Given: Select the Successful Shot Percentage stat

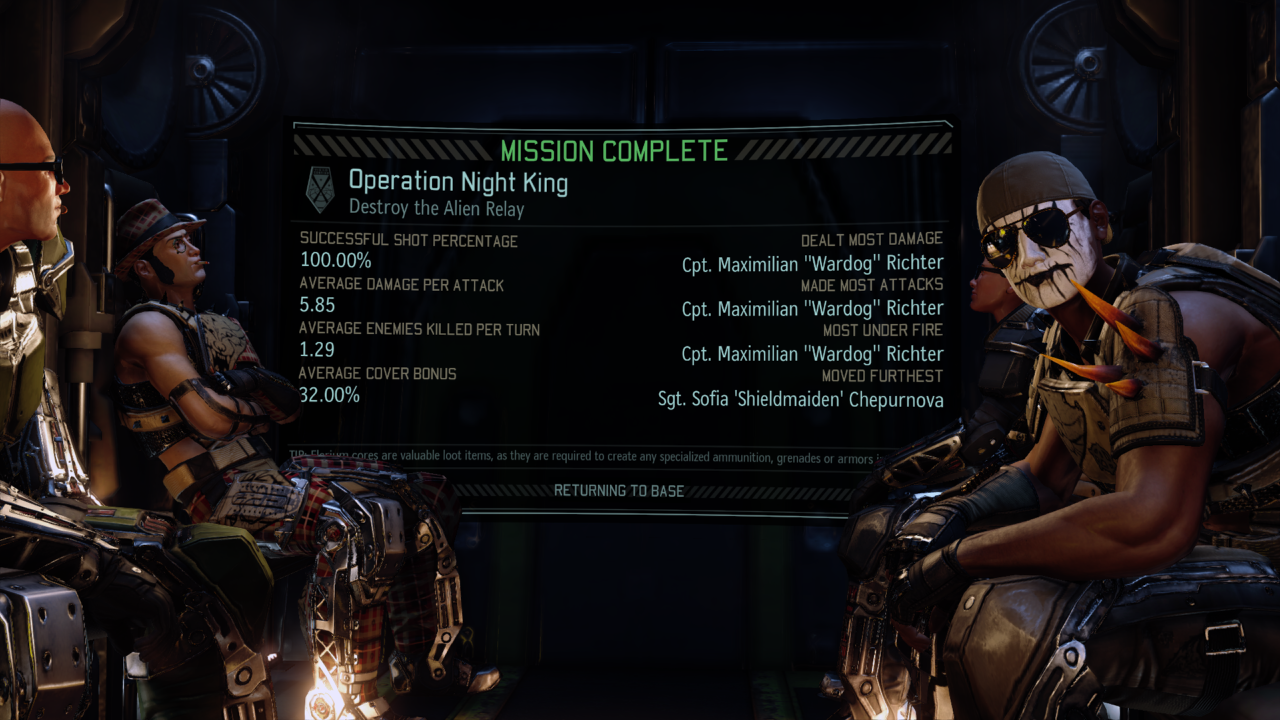Looking at the screenshot, I should [410, 241].
